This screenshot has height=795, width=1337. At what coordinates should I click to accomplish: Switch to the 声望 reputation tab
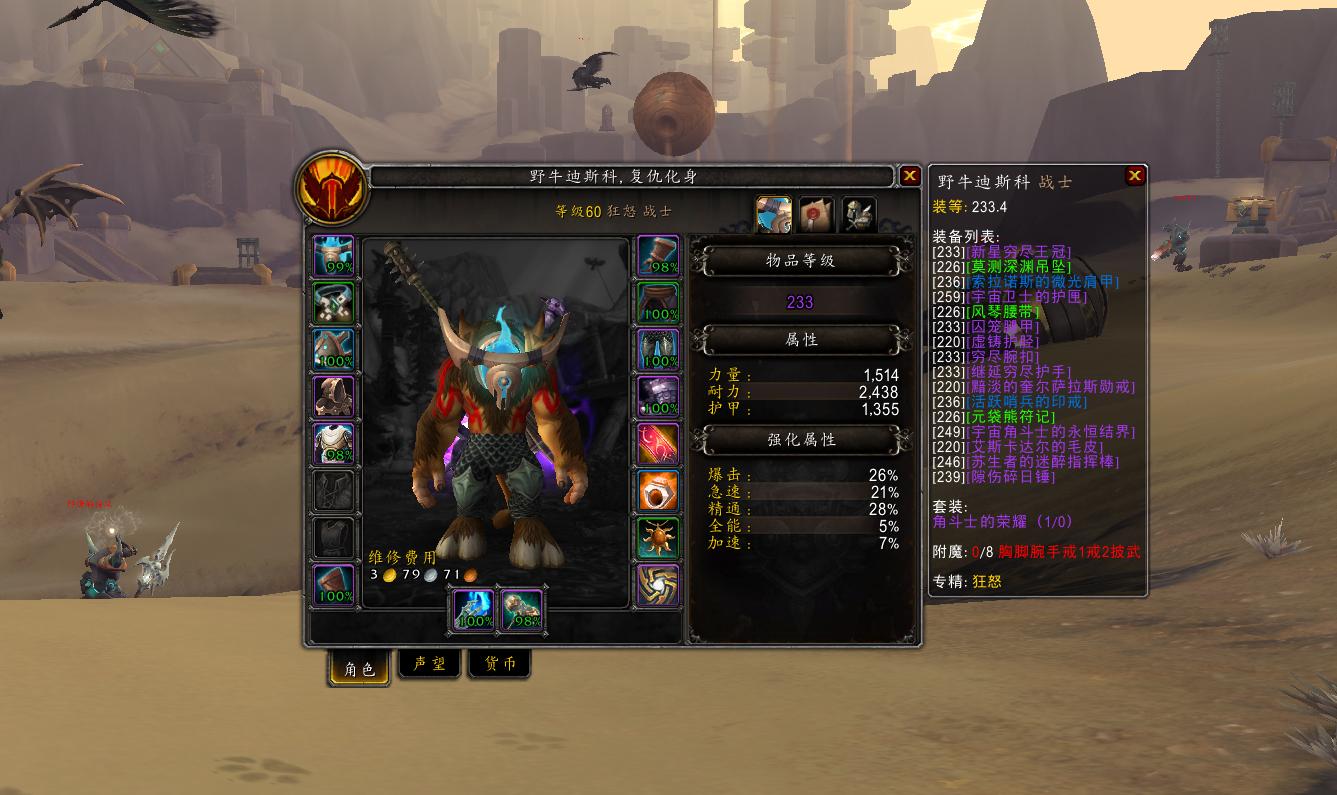pyautogui.click(x=429, y=663)
